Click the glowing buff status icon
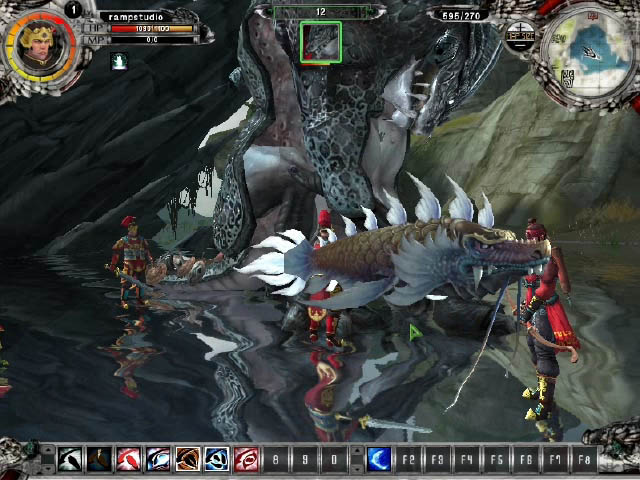 (x=119, y=61)
